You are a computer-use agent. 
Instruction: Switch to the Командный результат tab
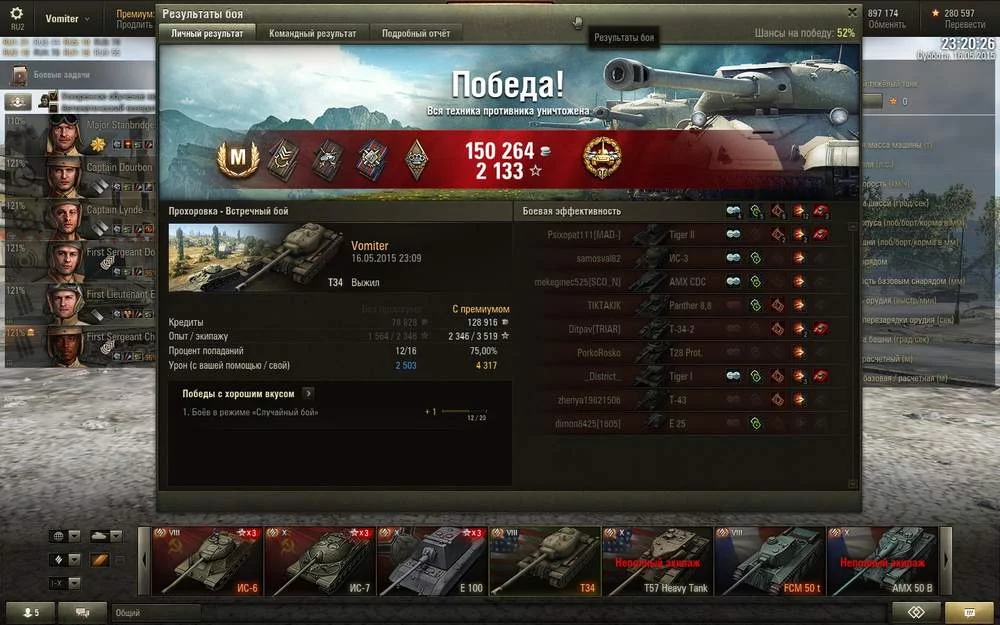coord(312,33)
